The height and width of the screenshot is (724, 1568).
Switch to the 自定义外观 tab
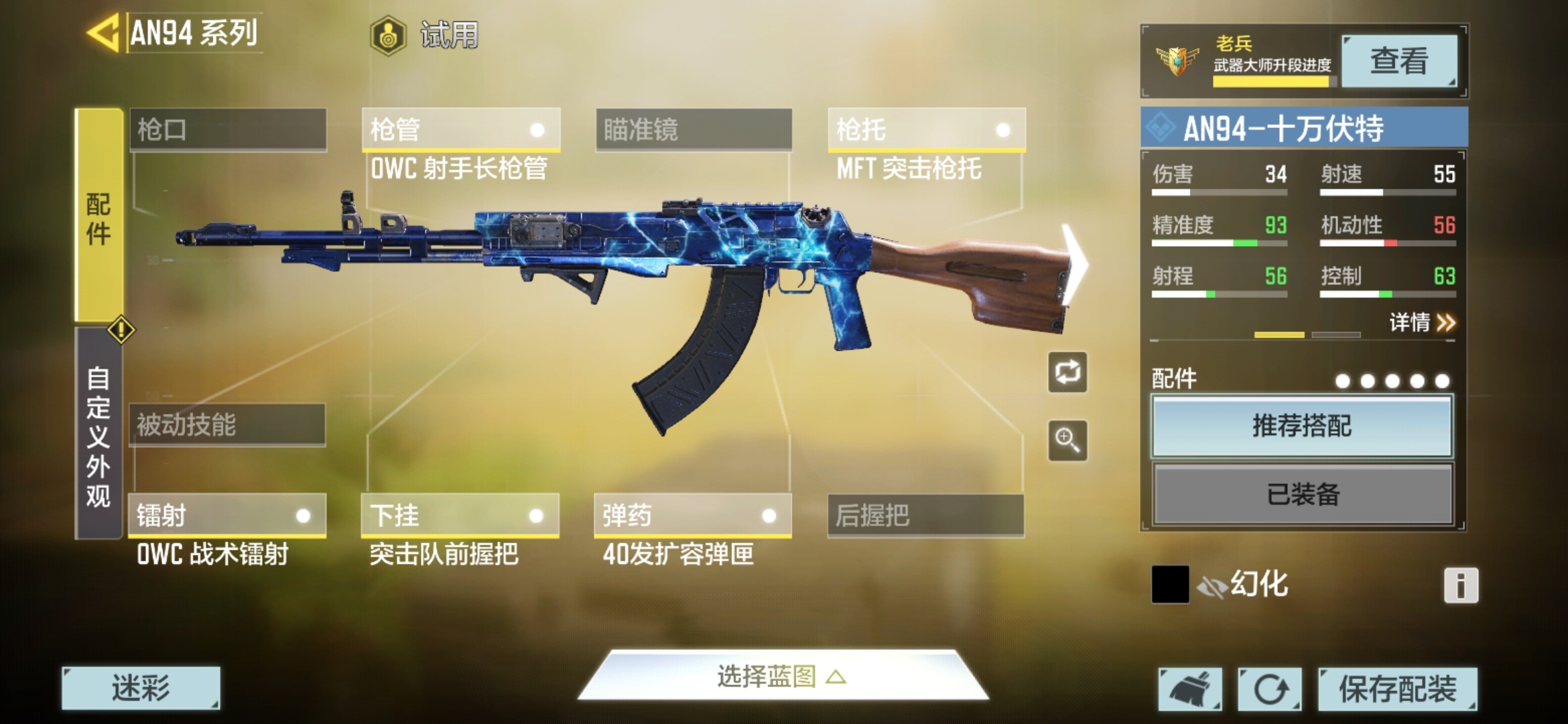[x=98, y=436]
